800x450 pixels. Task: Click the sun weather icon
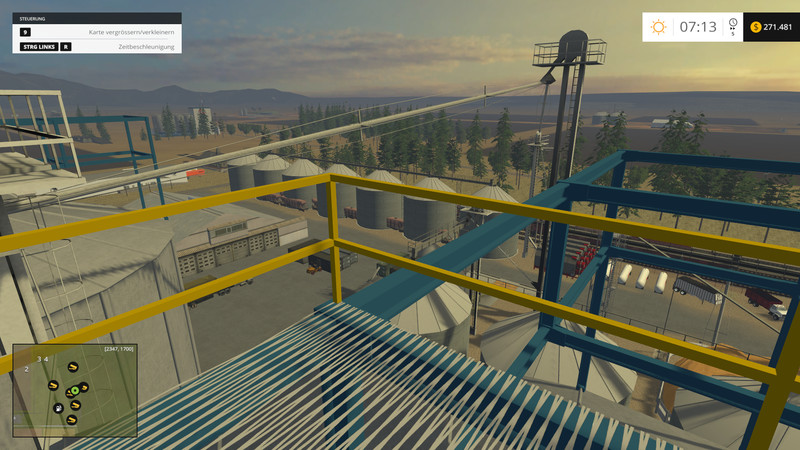click(658, 27)
